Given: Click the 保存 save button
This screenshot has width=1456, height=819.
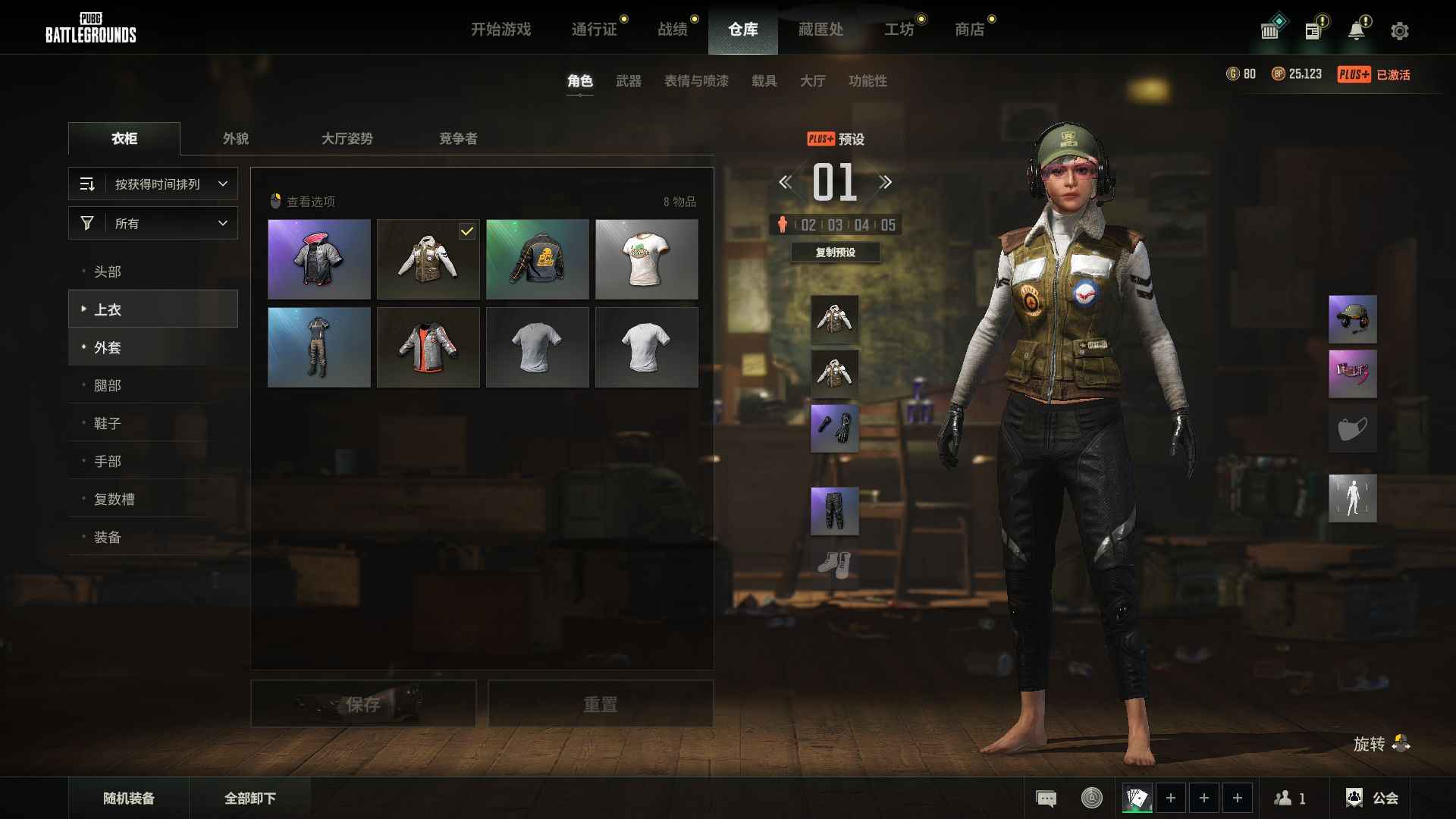Looking at the screenshot, I should tap(363, 704).
